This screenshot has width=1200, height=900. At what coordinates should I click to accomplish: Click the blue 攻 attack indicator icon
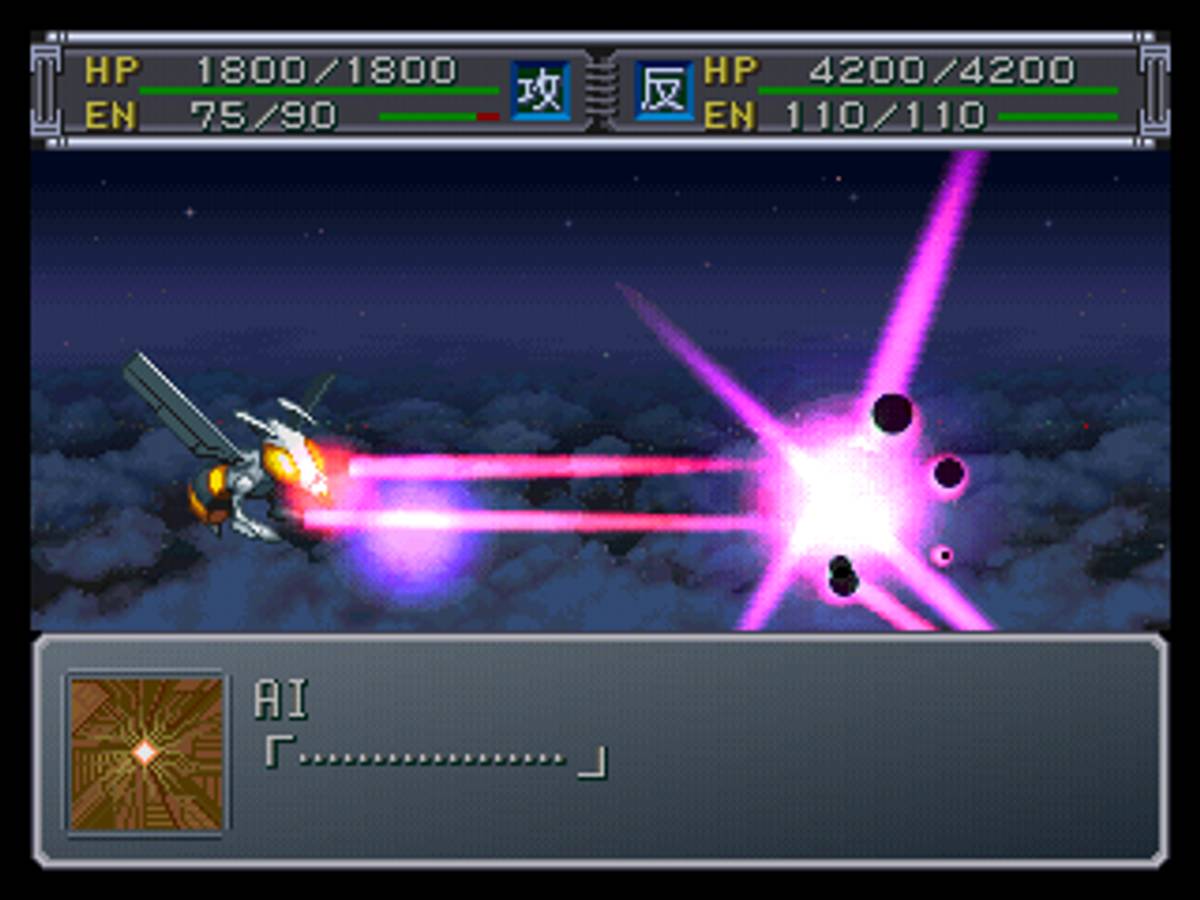point(540,91)
